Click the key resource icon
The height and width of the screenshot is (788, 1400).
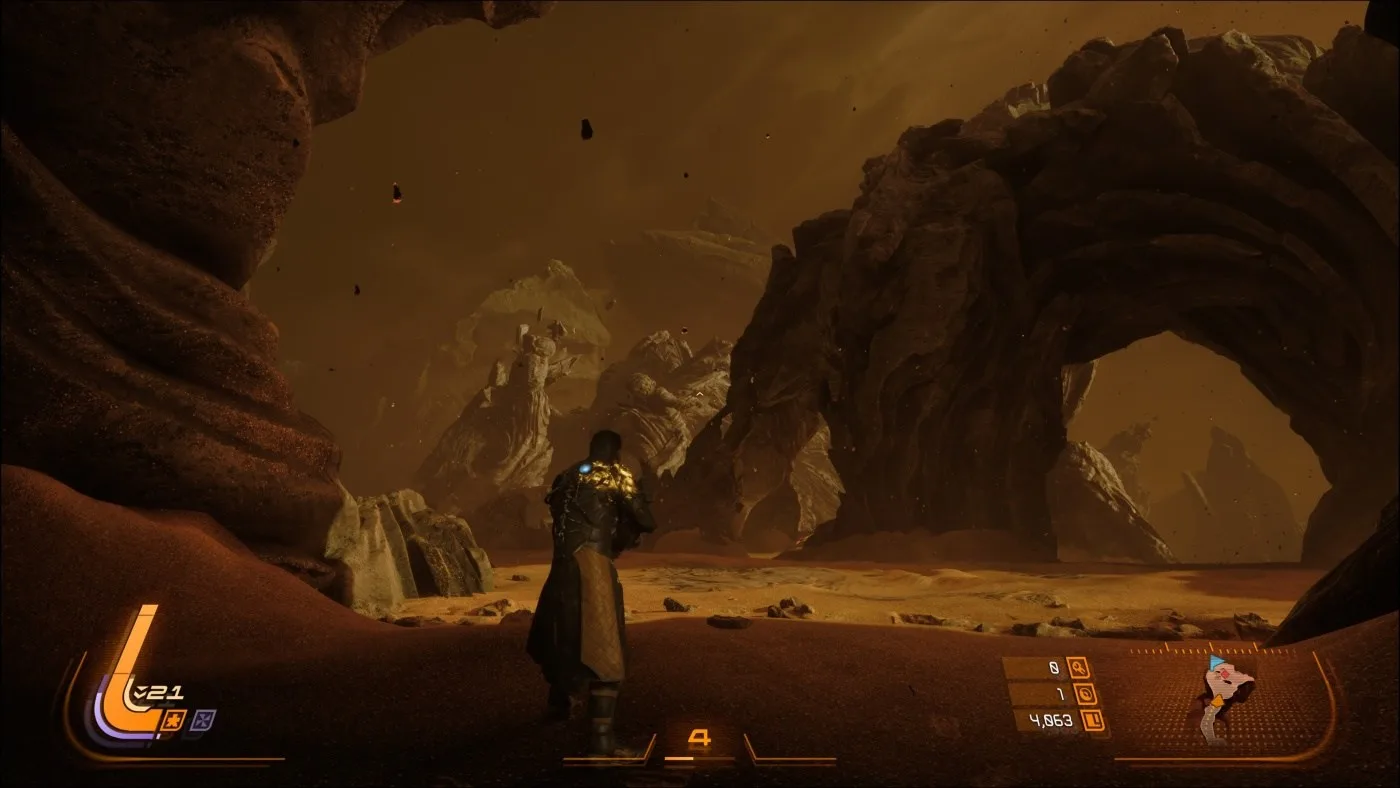1078,667
